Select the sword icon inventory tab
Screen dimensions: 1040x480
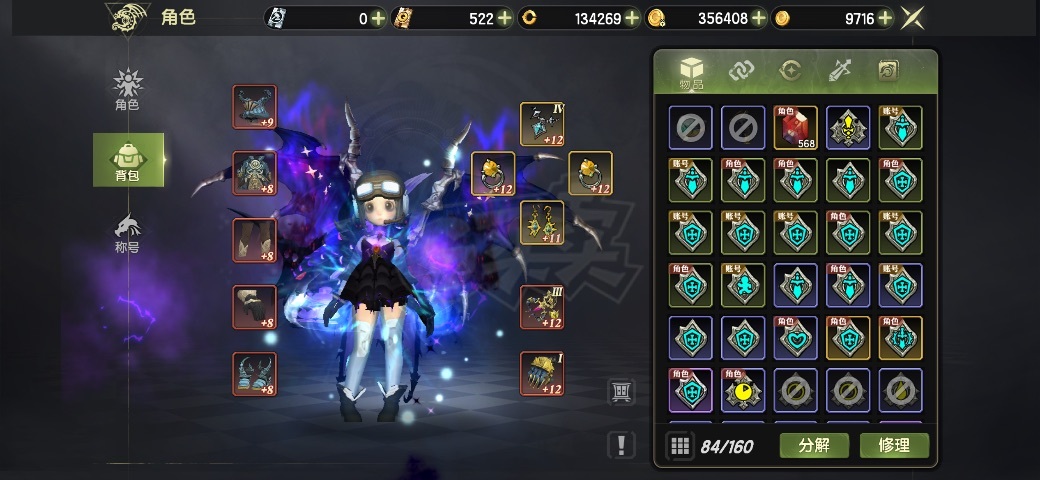pyautogui.click(x=838, y=70)
